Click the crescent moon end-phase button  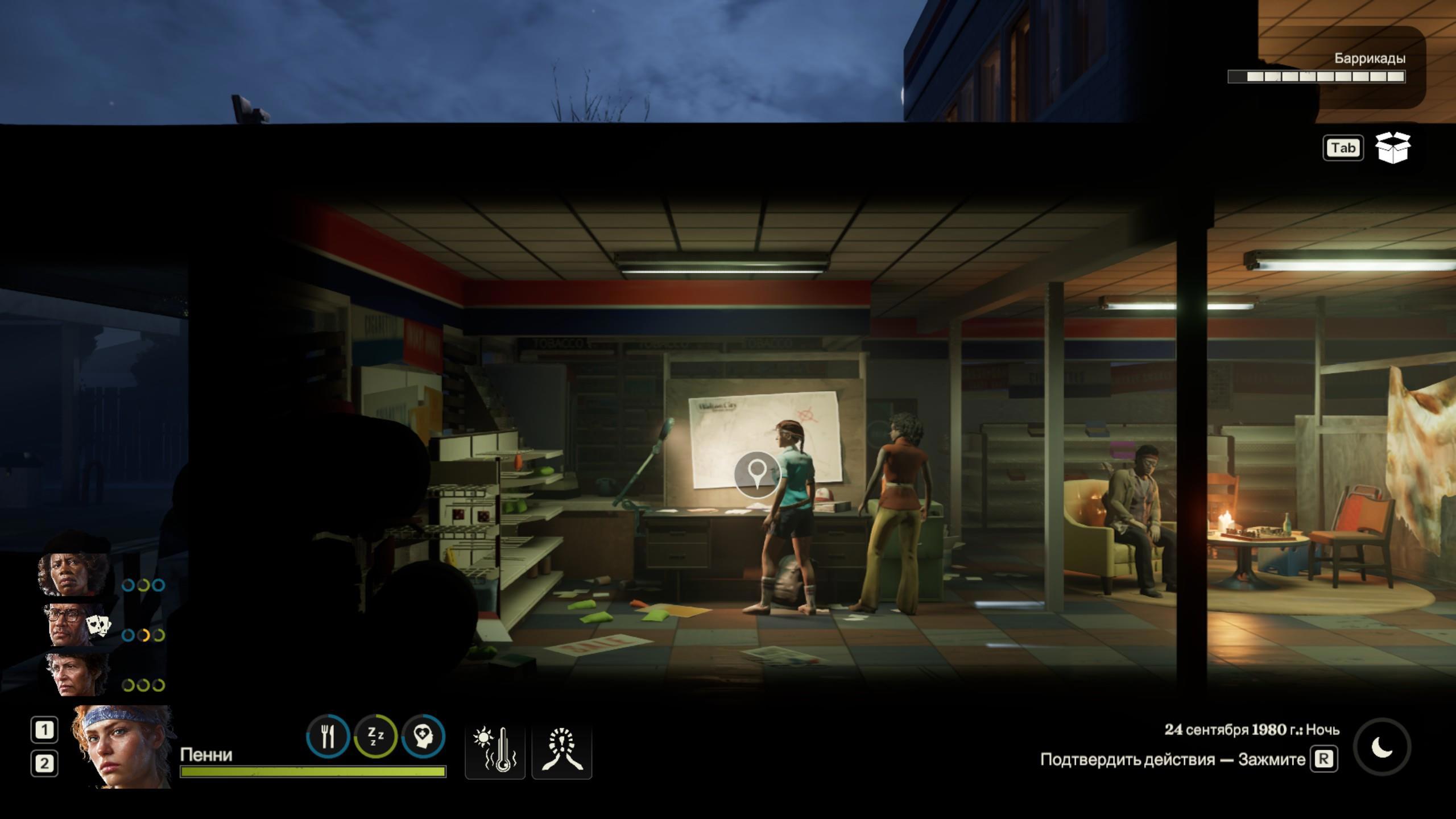tap(1382, 747)
